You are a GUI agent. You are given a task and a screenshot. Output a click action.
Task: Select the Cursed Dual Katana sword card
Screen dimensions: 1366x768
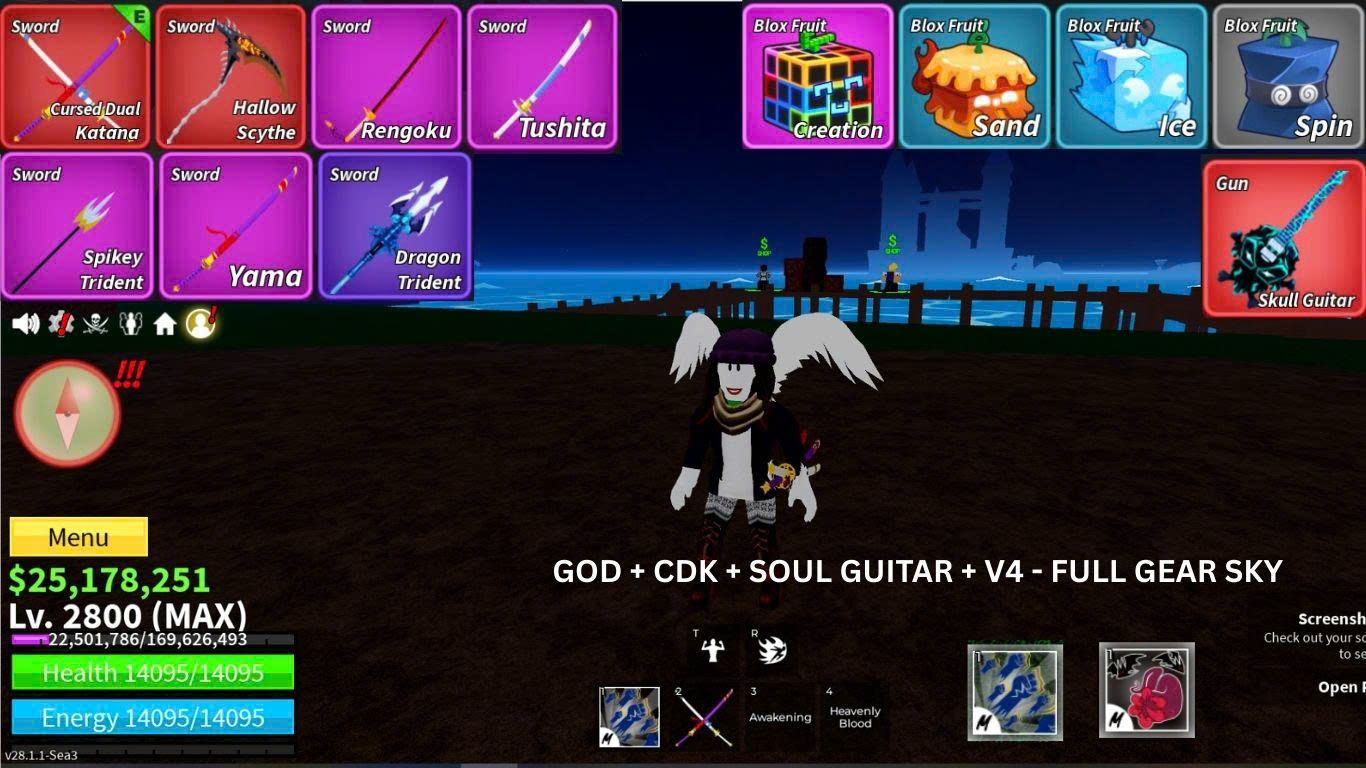click(x=73, y=75)
